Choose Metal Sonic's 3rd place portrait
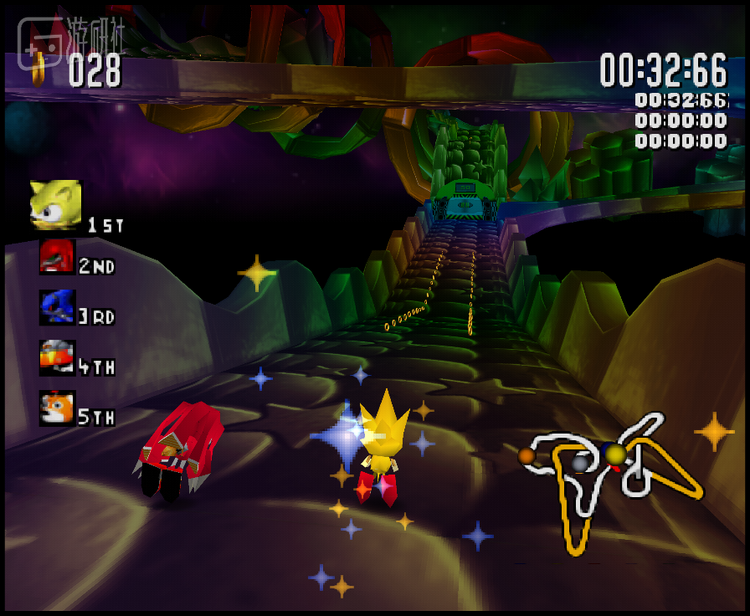 tap(57, 307)
